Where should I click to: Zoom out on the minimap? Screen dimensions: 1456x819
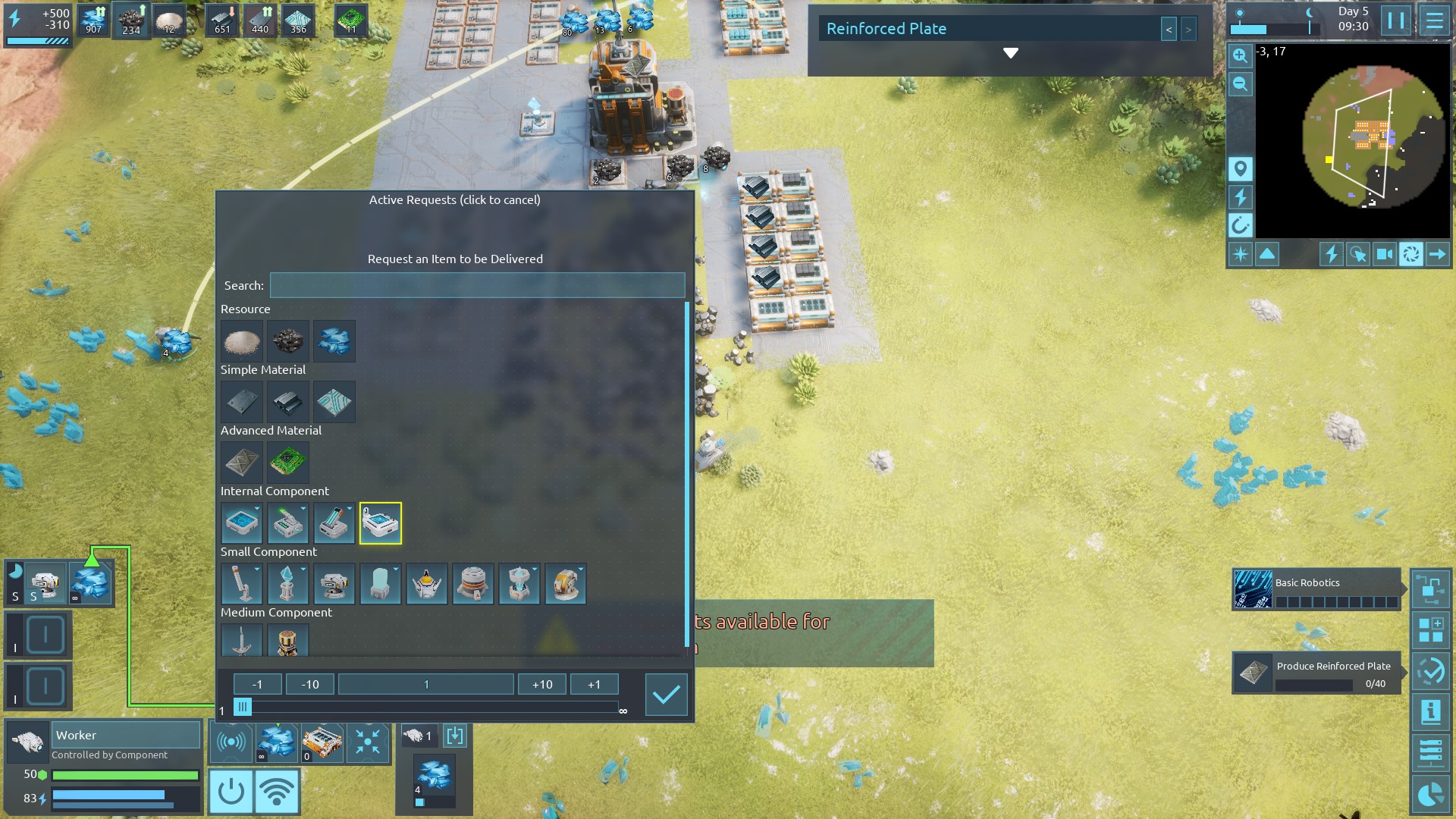click(1240, 84)
